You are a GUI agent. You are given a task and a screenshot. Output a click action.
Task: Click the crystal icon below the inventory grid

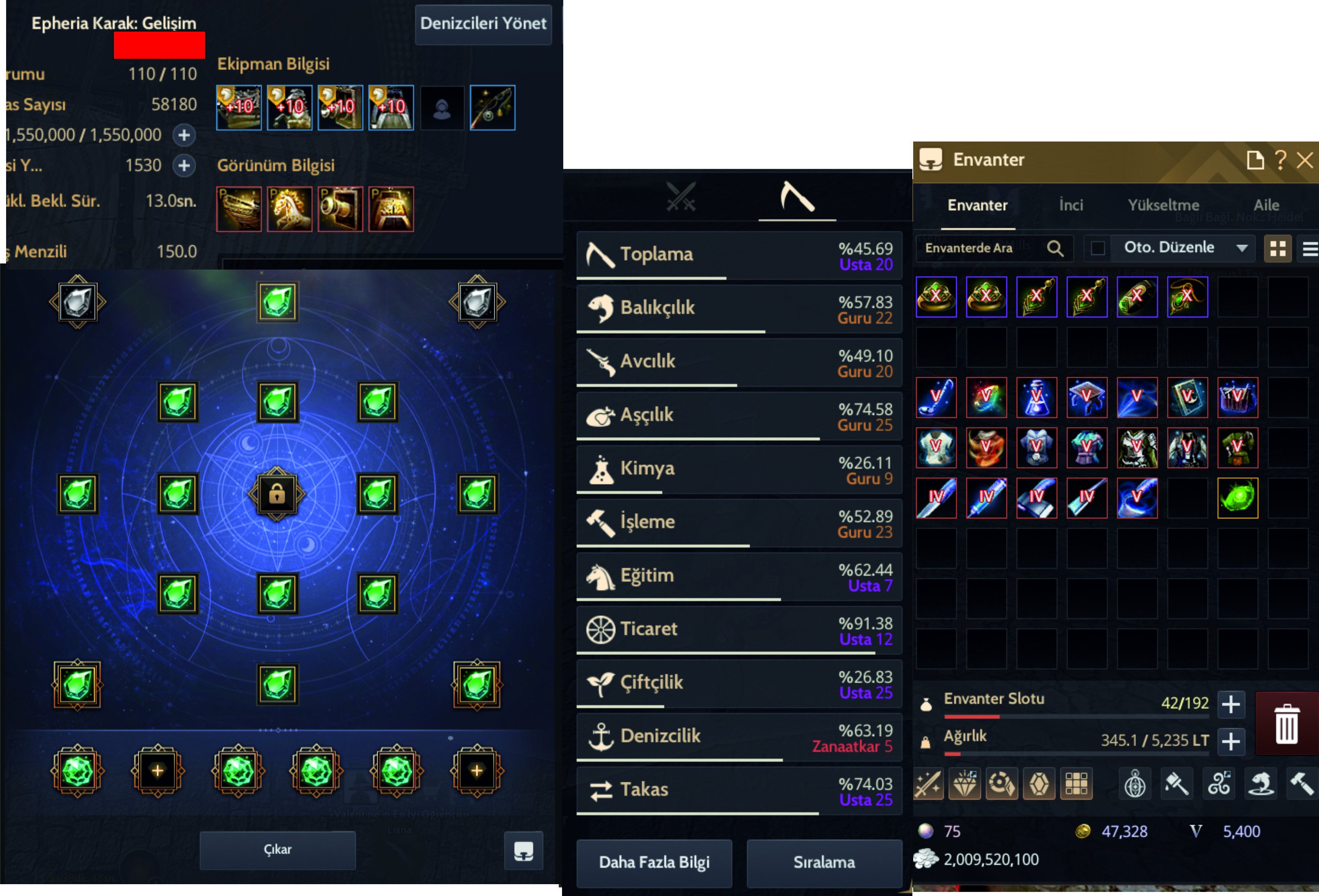point(1039,784)
